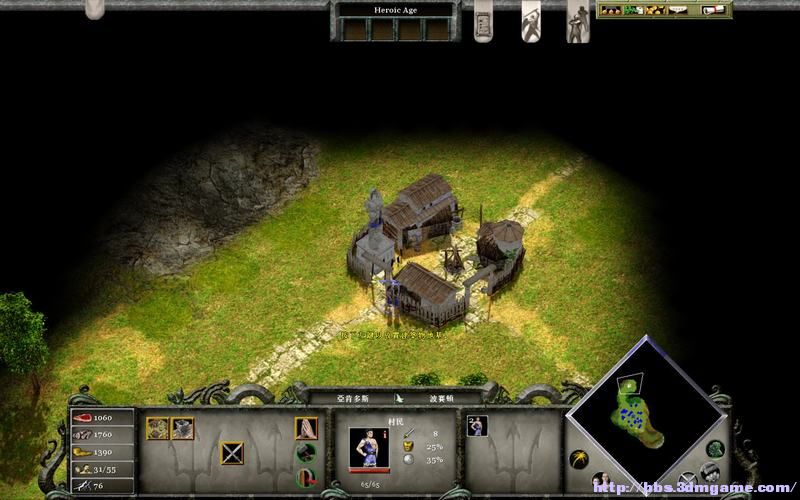Toggle the green tree minimap filter button
Viewport: 800px width, 500px height.
pyautogui.click(x=714, y=449)
